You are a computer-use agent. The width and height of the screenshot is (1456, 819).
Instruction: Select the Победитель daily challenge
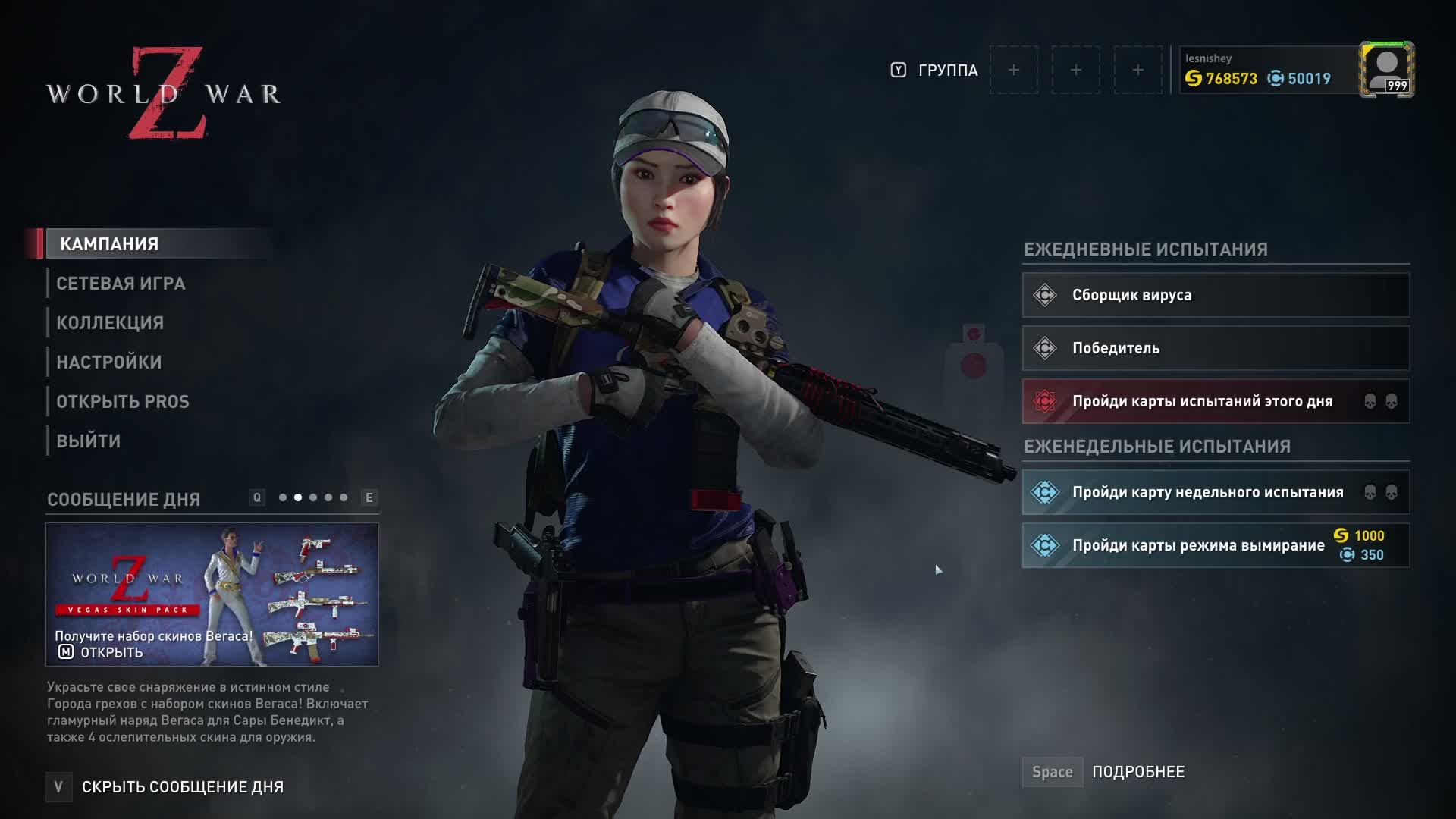pyautogui.click(x=1216, y=348)
